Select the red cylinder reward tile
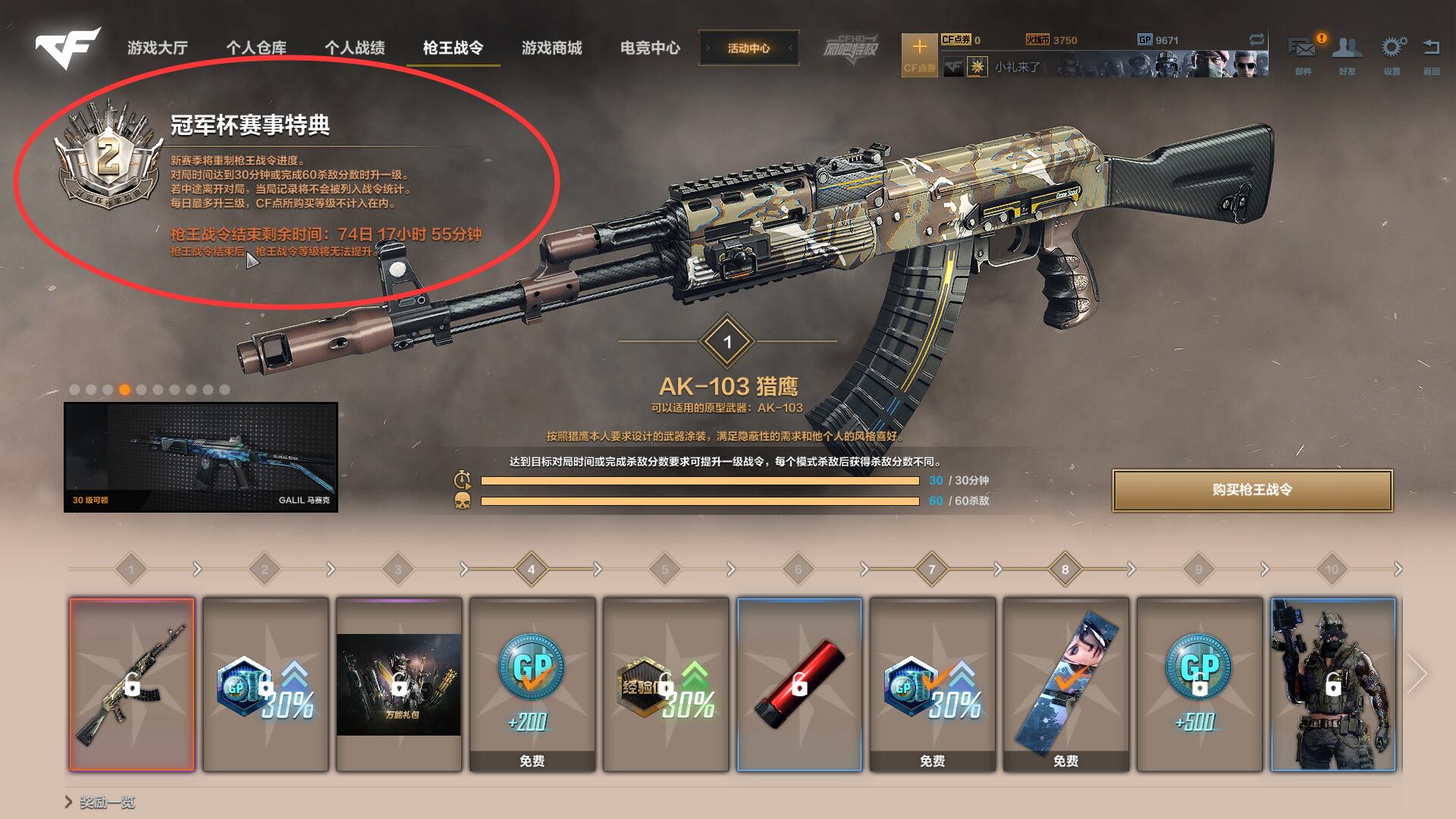The width and height of the screenshot is (1456, 819). coord(799,684)
